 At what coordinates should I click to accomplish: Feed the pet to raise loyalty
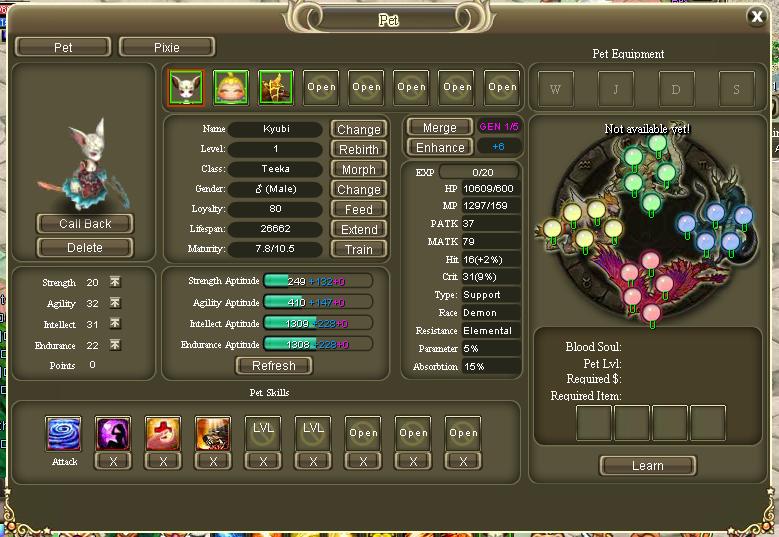pyautogui.click(x=358, y=209)
